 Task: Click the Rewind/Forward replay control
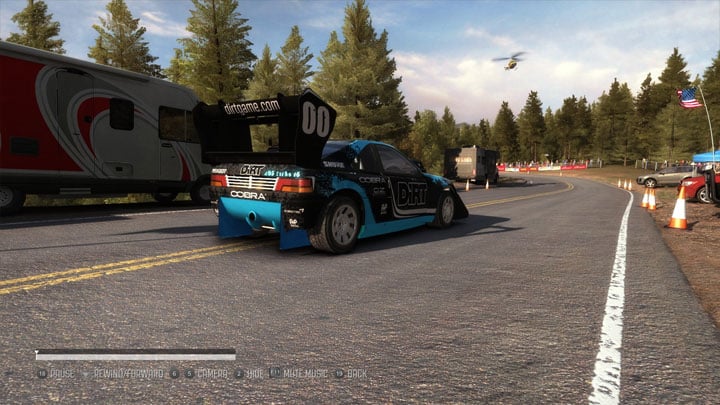pyautogui.click(x=128, y=373)
